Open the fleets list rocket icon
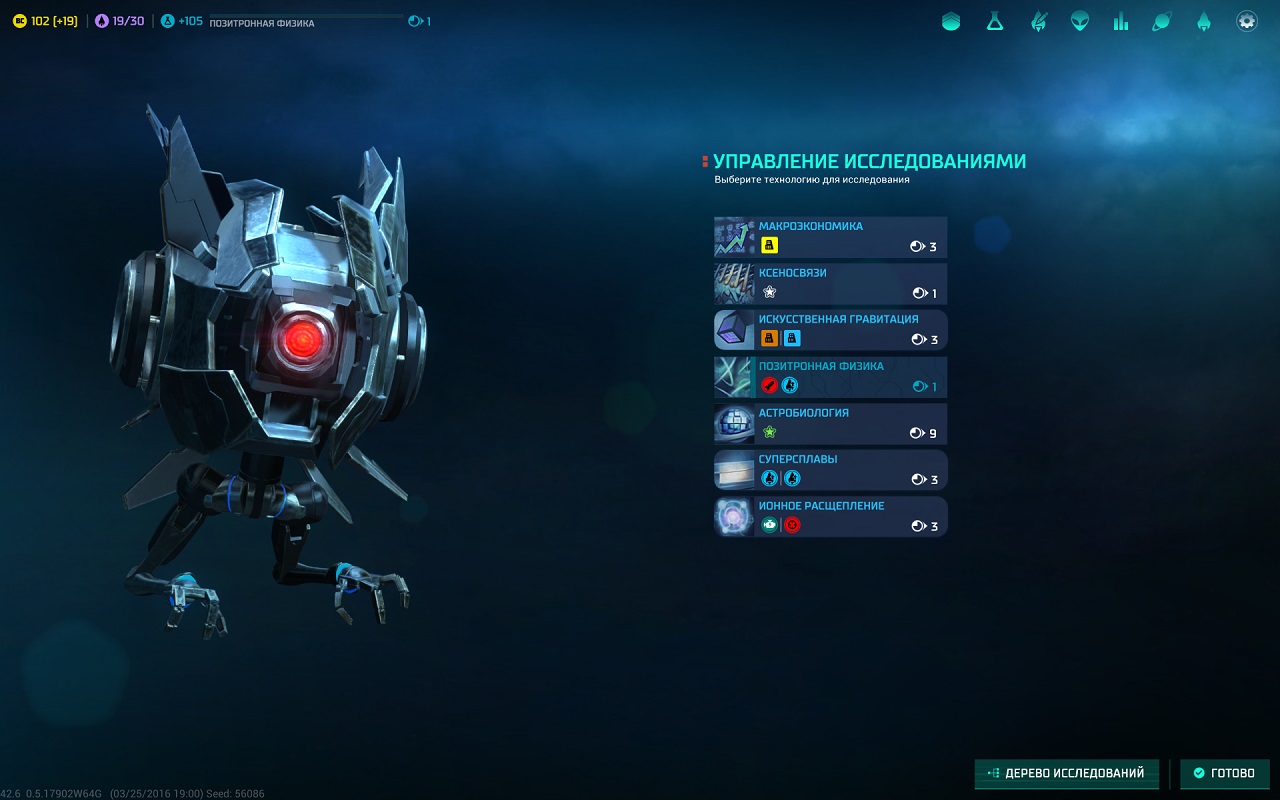 pos(1204,21)
